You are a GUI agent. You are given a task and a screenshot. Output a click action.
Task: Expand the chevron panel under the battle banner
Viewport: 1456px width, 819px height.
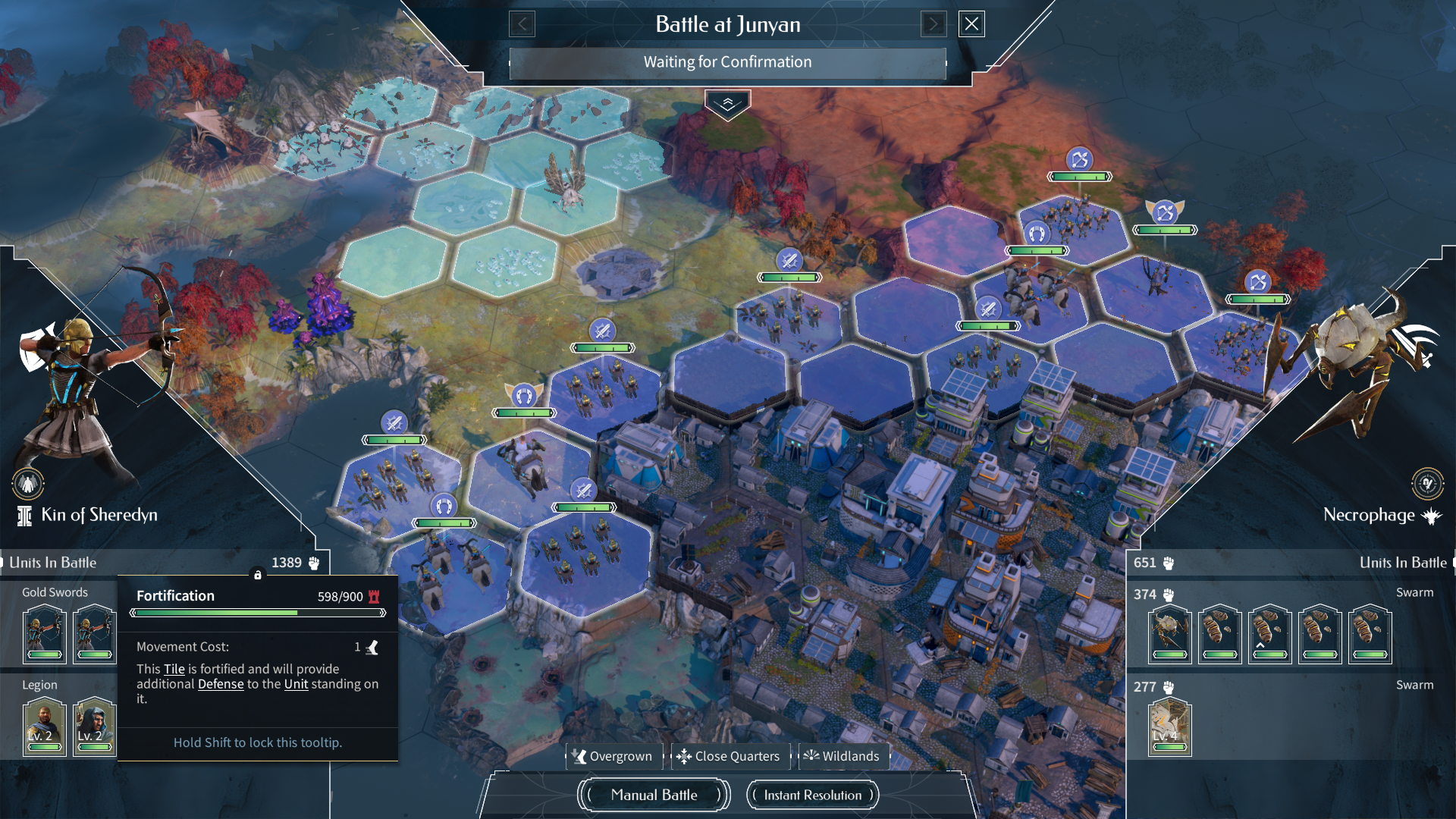coord(727,105)
